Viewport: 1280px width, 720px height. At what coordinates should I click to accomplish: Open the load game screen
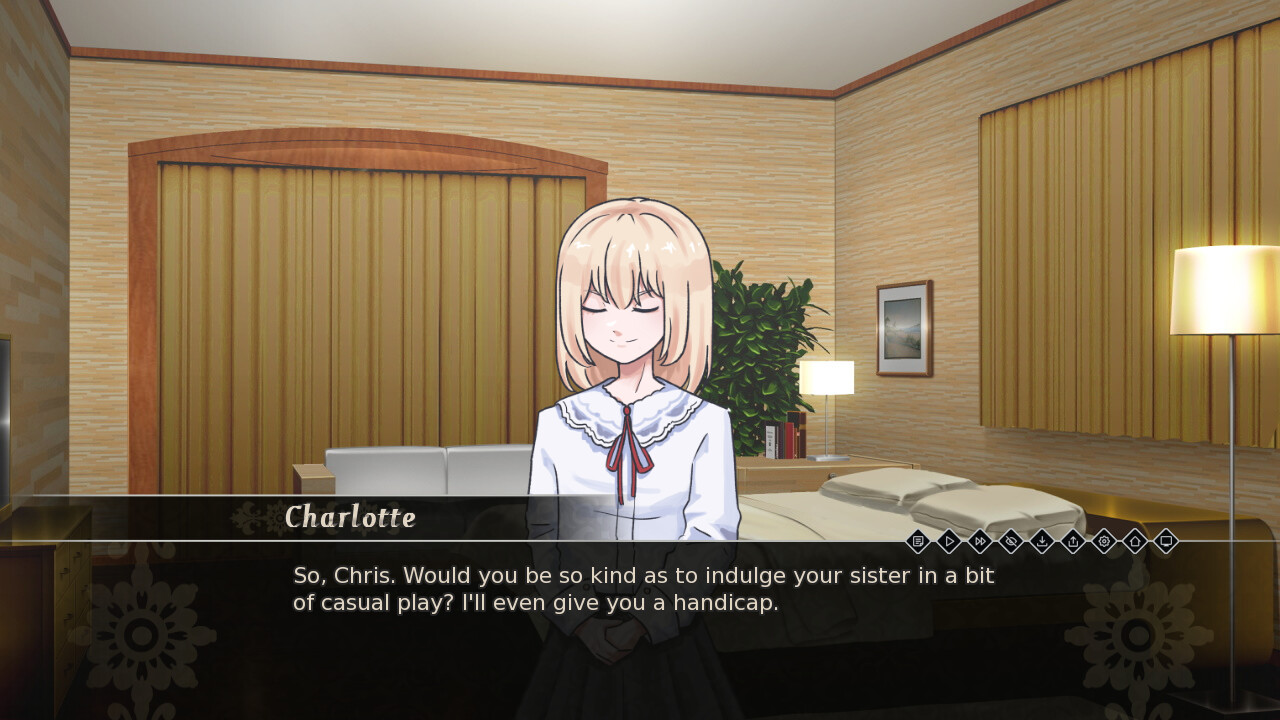point(1073,541)
